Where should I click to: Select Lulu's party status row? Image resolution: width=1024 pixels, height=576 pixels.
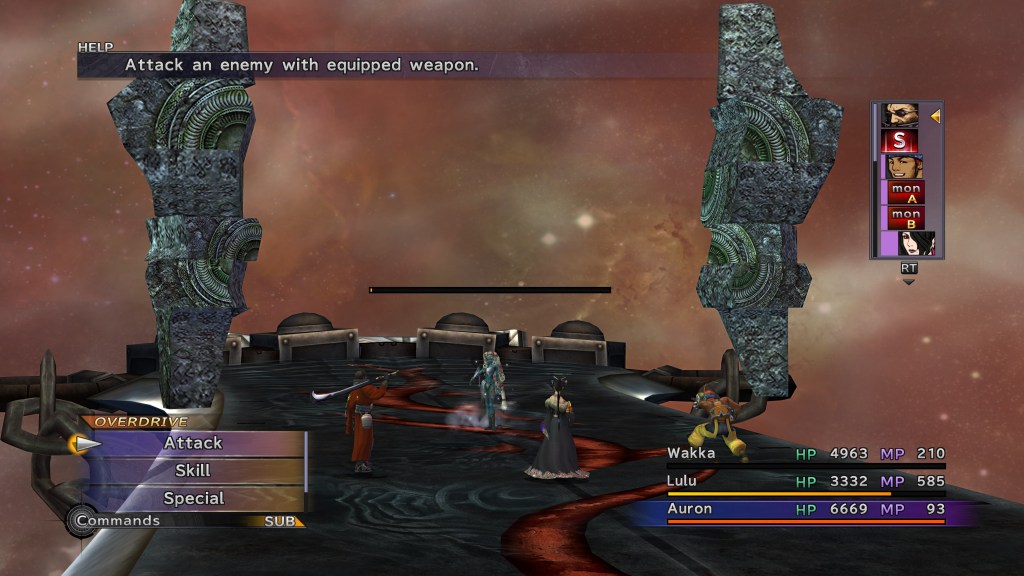pyautogui.click(x=806, y=482)
